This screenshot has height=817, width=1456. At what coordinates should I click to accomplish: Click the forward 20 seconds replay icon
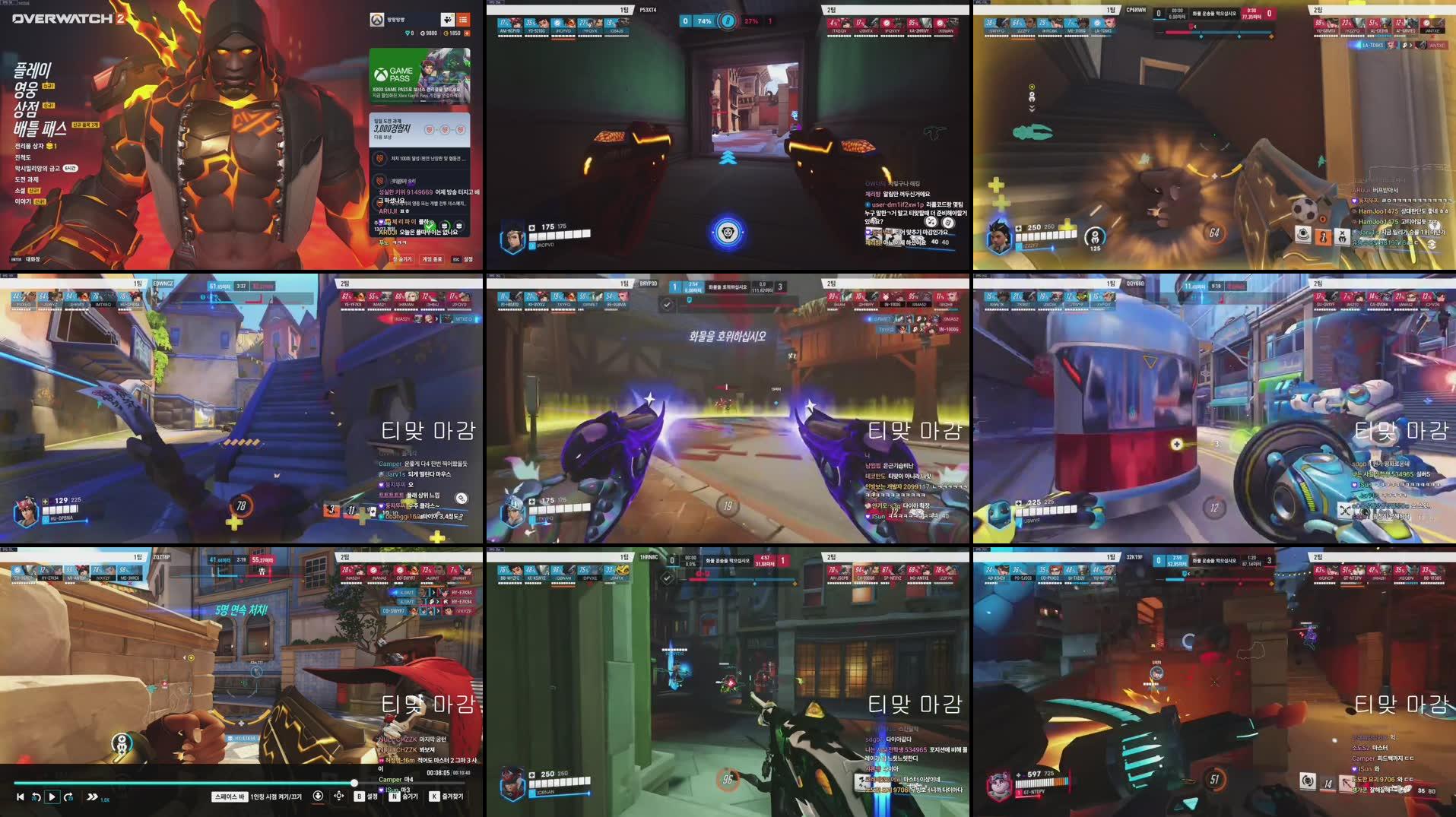(x=69, y=797)
